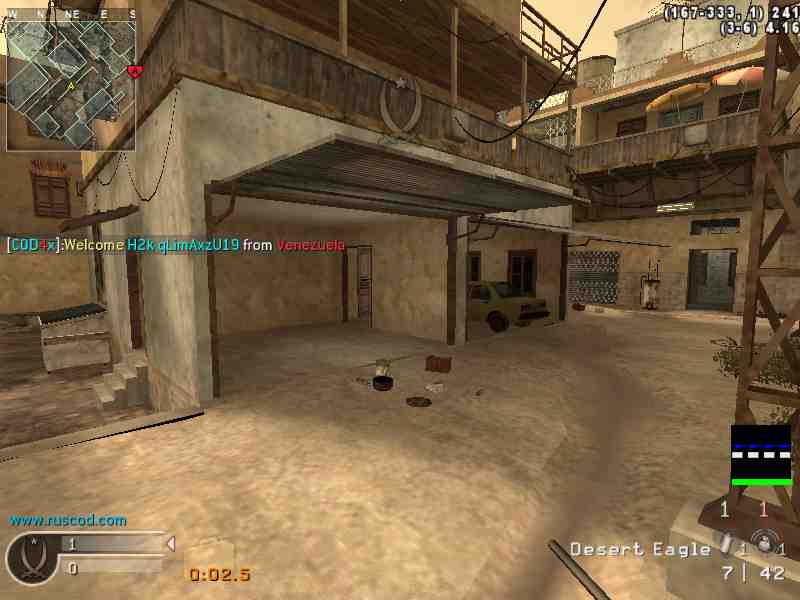Screen dimensions: 800x600
Task: Click the compass heading strip above minimap
Action: tap(71, 14)
